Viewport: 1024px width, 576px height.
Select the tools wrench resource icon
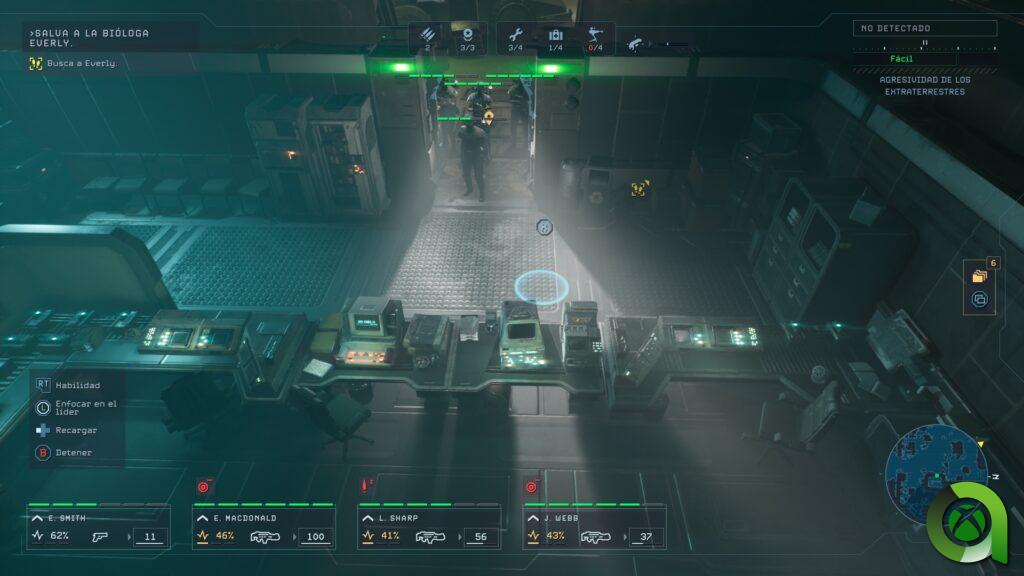click(516, 36)
